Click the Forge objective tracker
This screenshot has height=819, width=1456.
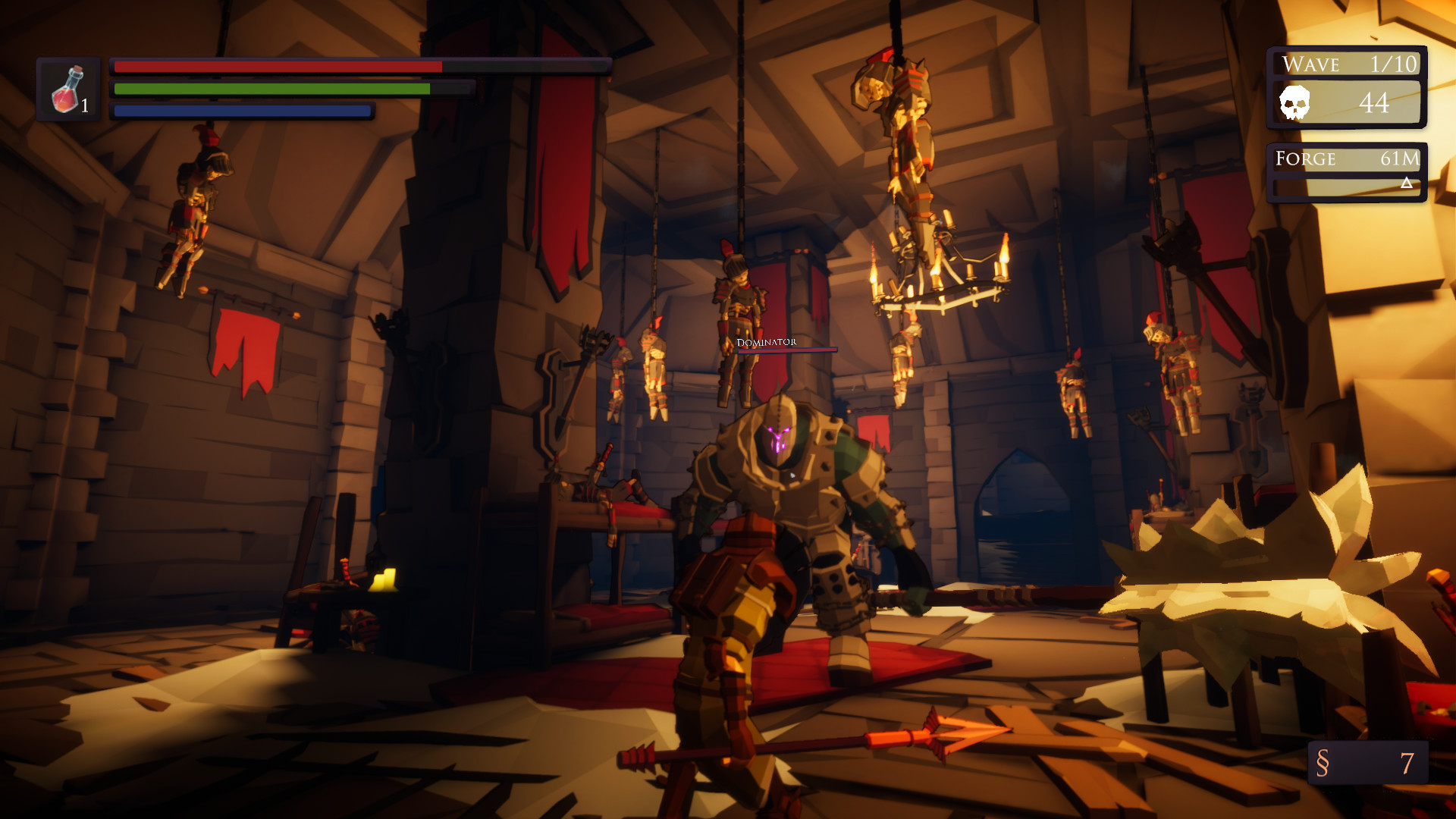pyautogui.click(x=1346, y=172)
